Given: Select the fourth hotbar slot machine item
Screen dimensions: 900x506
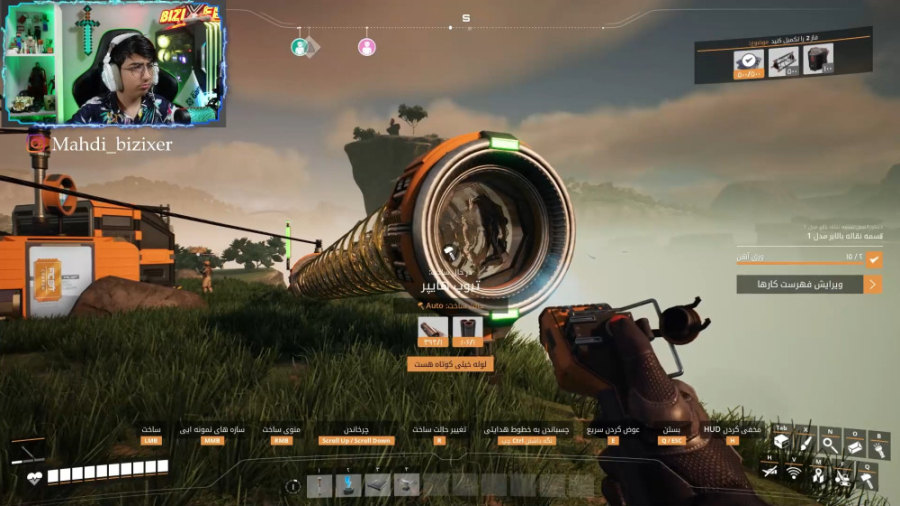Looking at the screenshot, I should [406, 486].
